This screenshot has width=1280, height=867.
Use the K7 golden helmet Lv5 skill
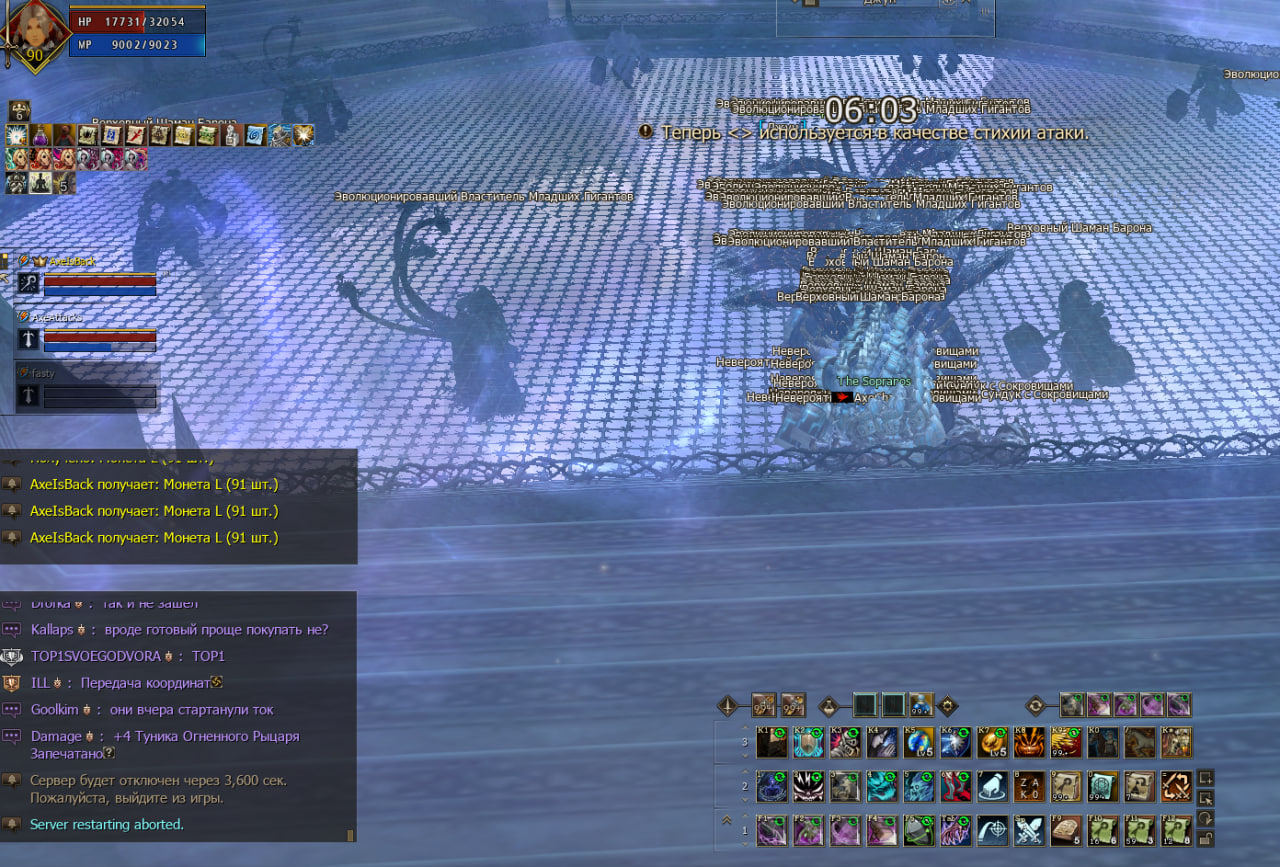click(993, 743)
